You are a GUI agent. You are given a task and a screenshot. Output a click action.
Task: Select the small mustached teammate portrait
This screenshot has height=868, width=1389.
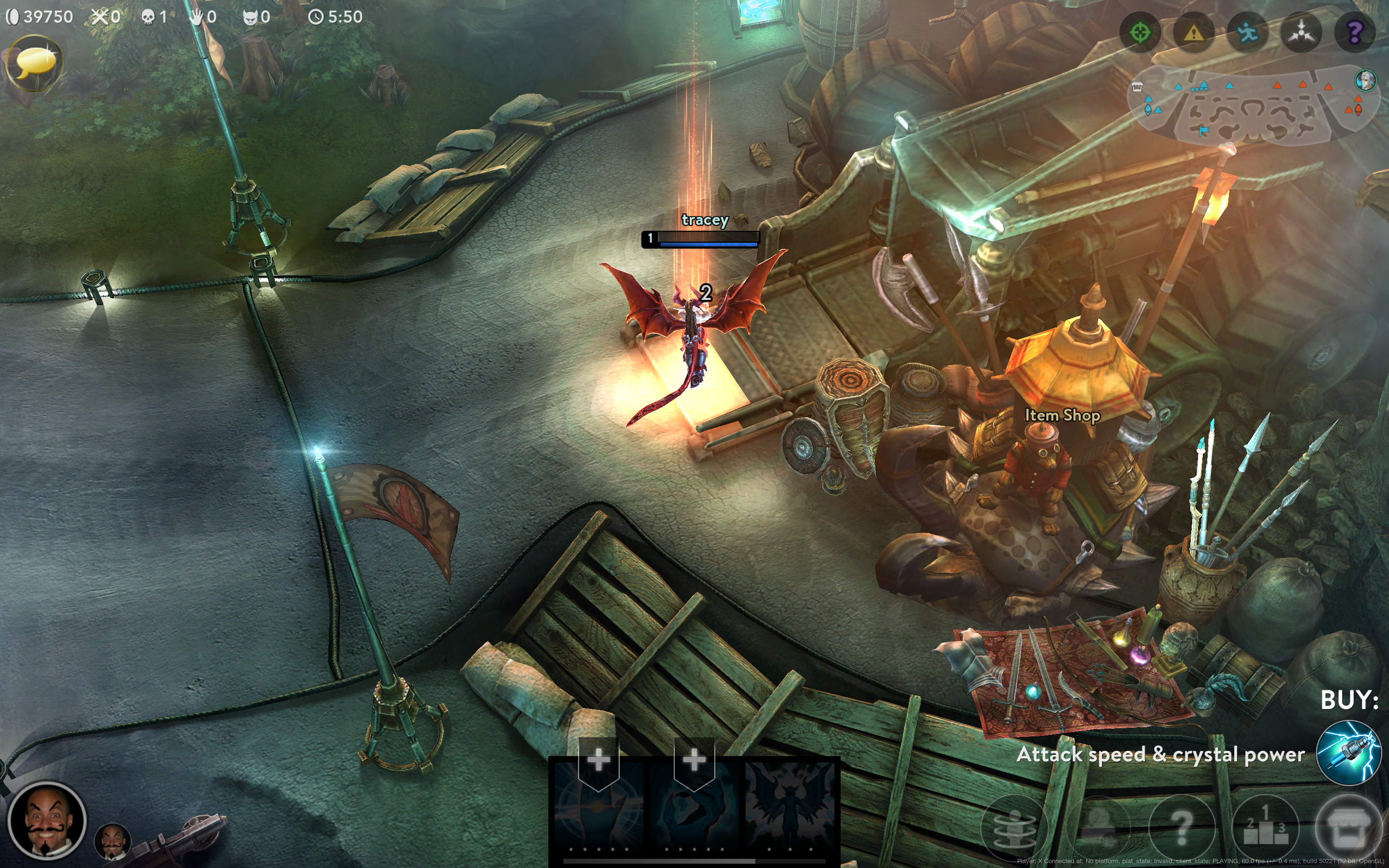(112, 842)
